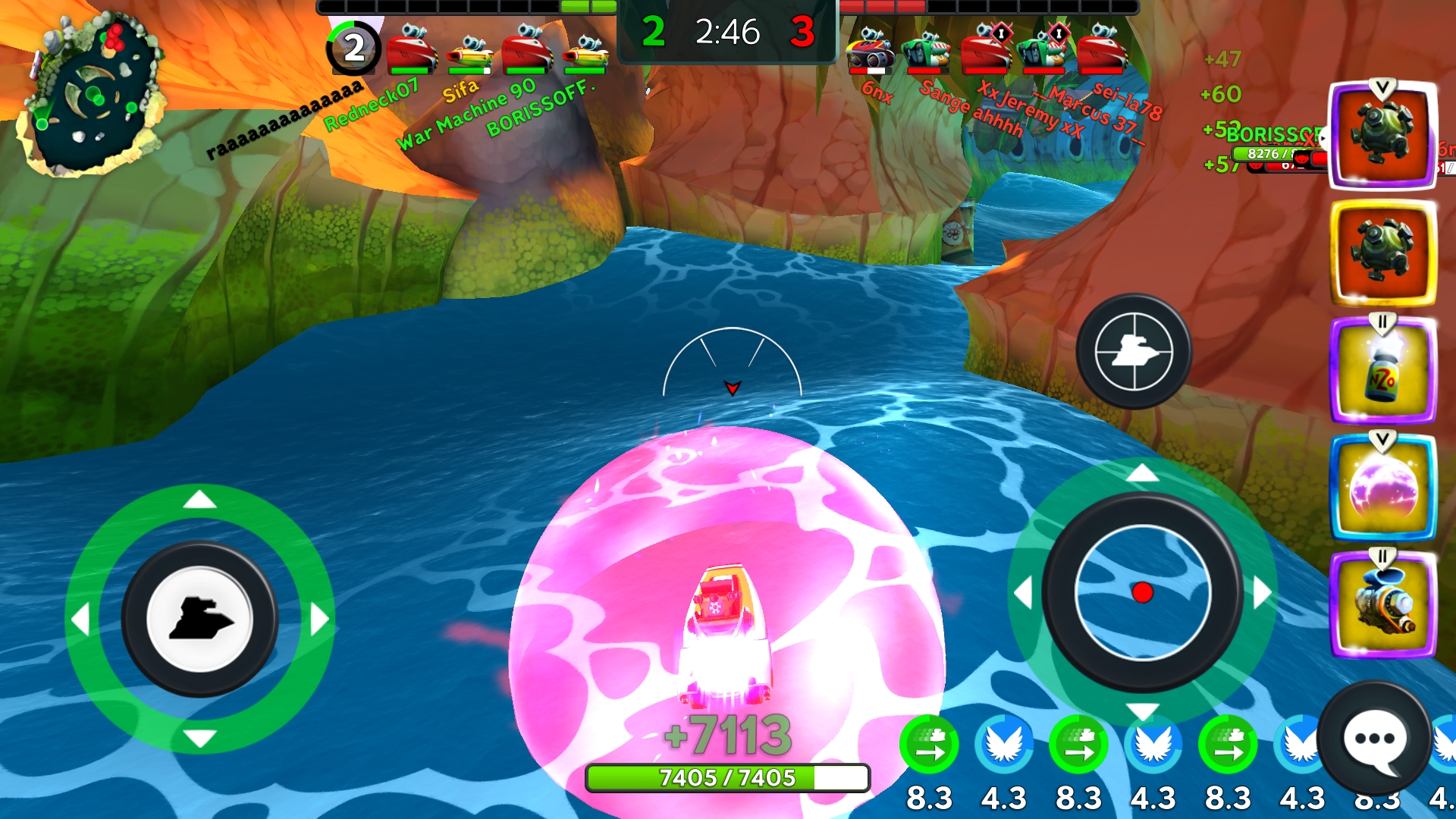Screen dimensions: 1456x819
Task: Tap the chat speech bubble button
Action: coord(1374,739)
